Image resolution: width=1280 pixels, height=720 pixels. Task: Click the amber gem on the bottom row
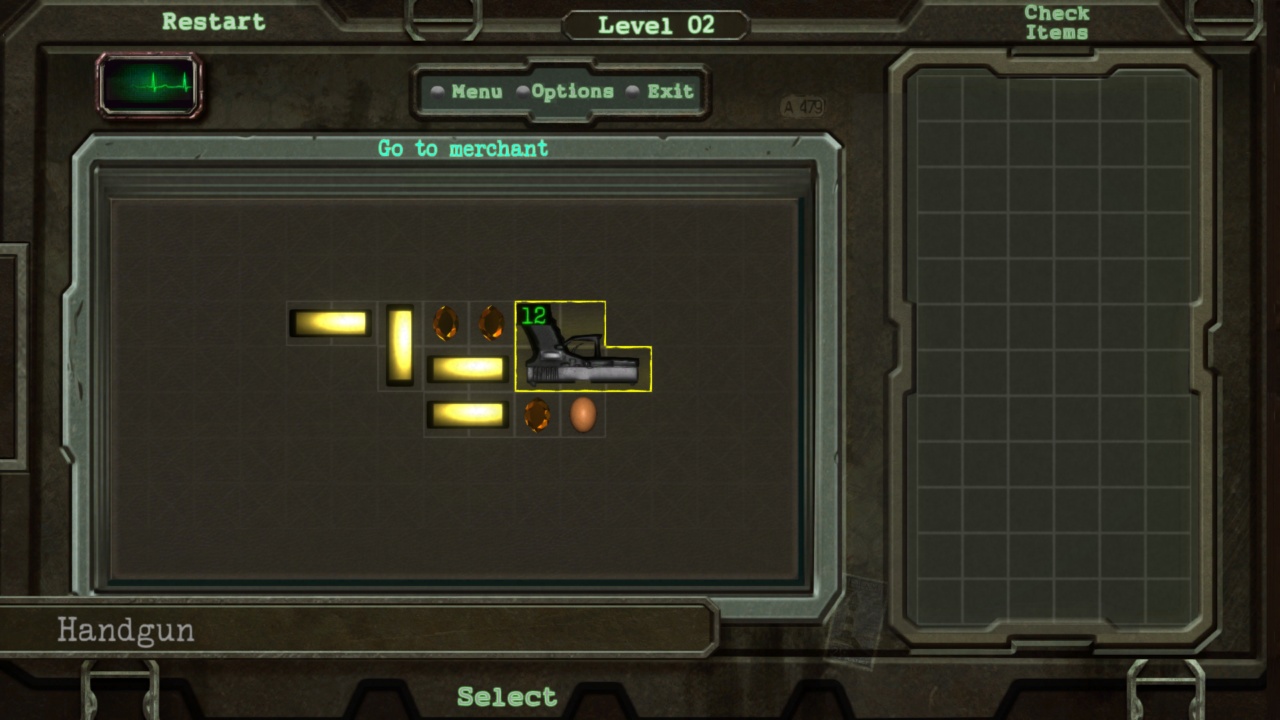pos(537,414)
